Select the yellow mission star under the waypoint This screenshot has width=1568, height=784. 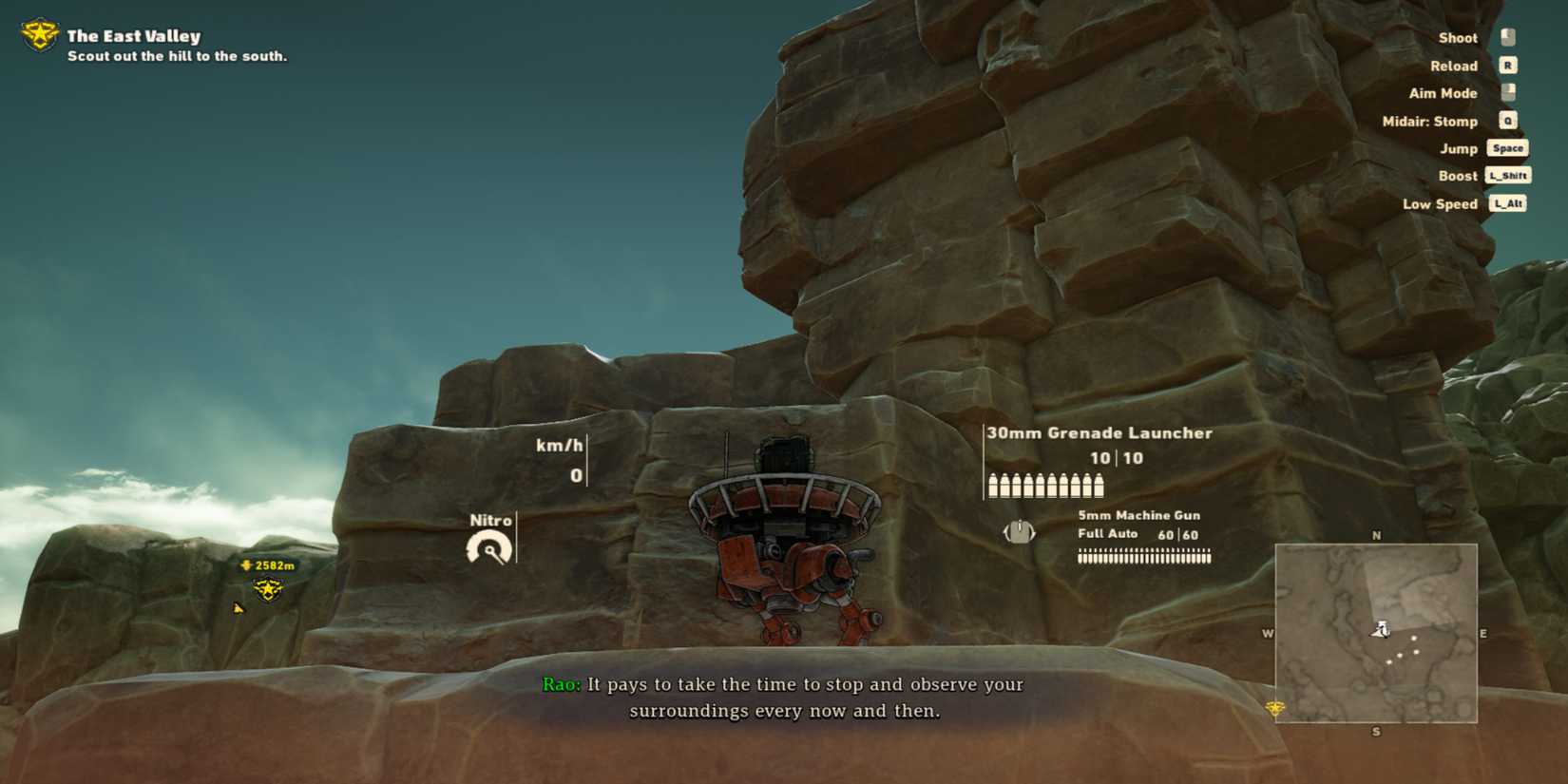(x=267, y=590)
